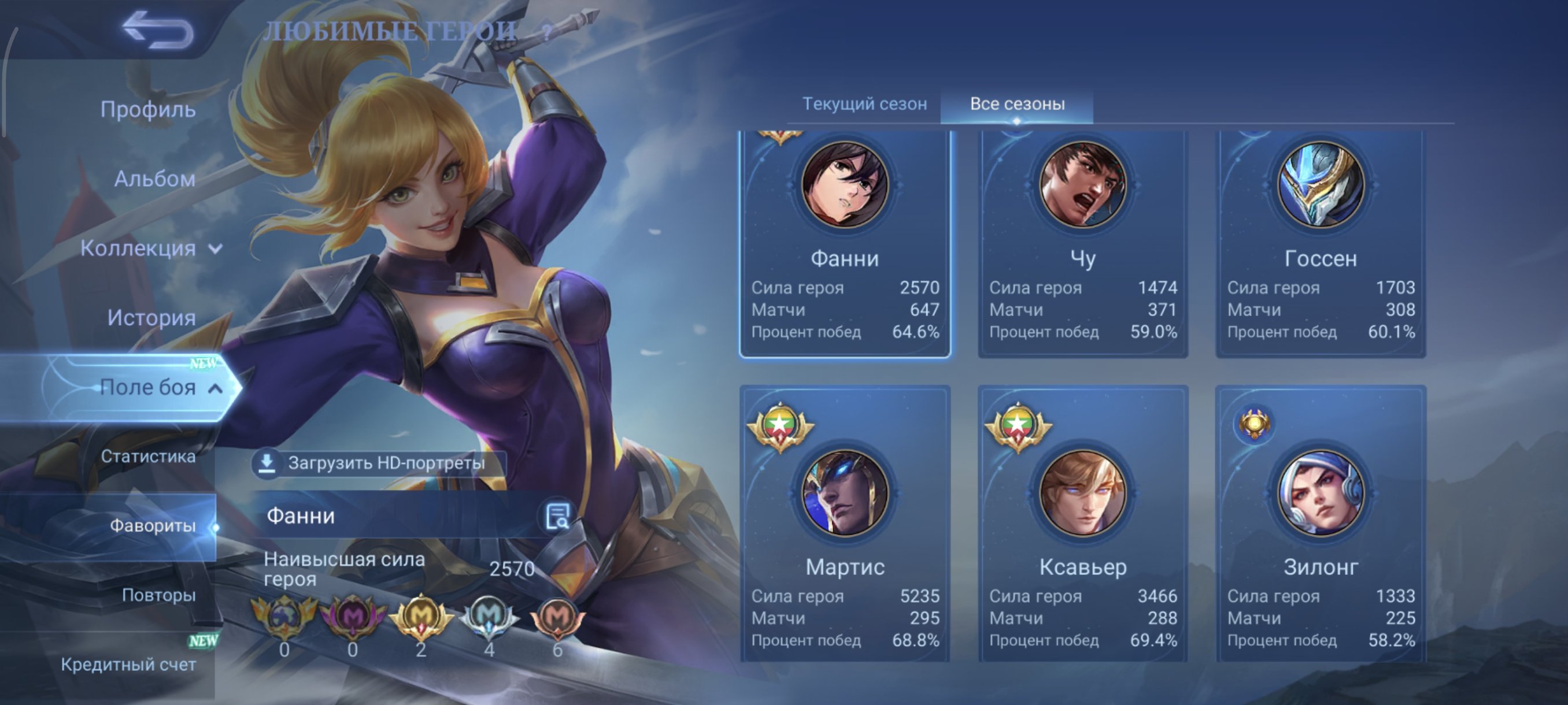
Task: Go back using the arrow button
Action: pyautogui.click(x=158, y=31)
